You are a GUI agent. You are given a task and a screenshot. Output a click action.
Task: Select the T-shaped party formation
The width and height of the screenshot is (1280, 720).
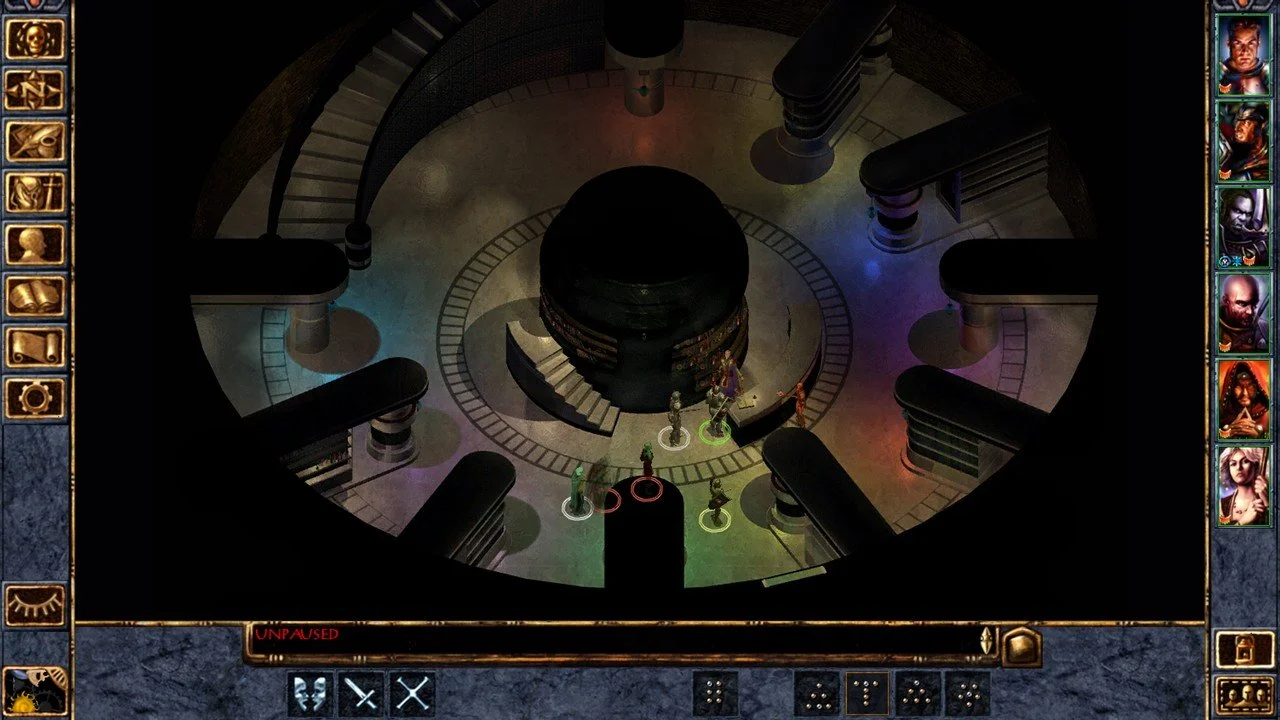click(868, 693)
